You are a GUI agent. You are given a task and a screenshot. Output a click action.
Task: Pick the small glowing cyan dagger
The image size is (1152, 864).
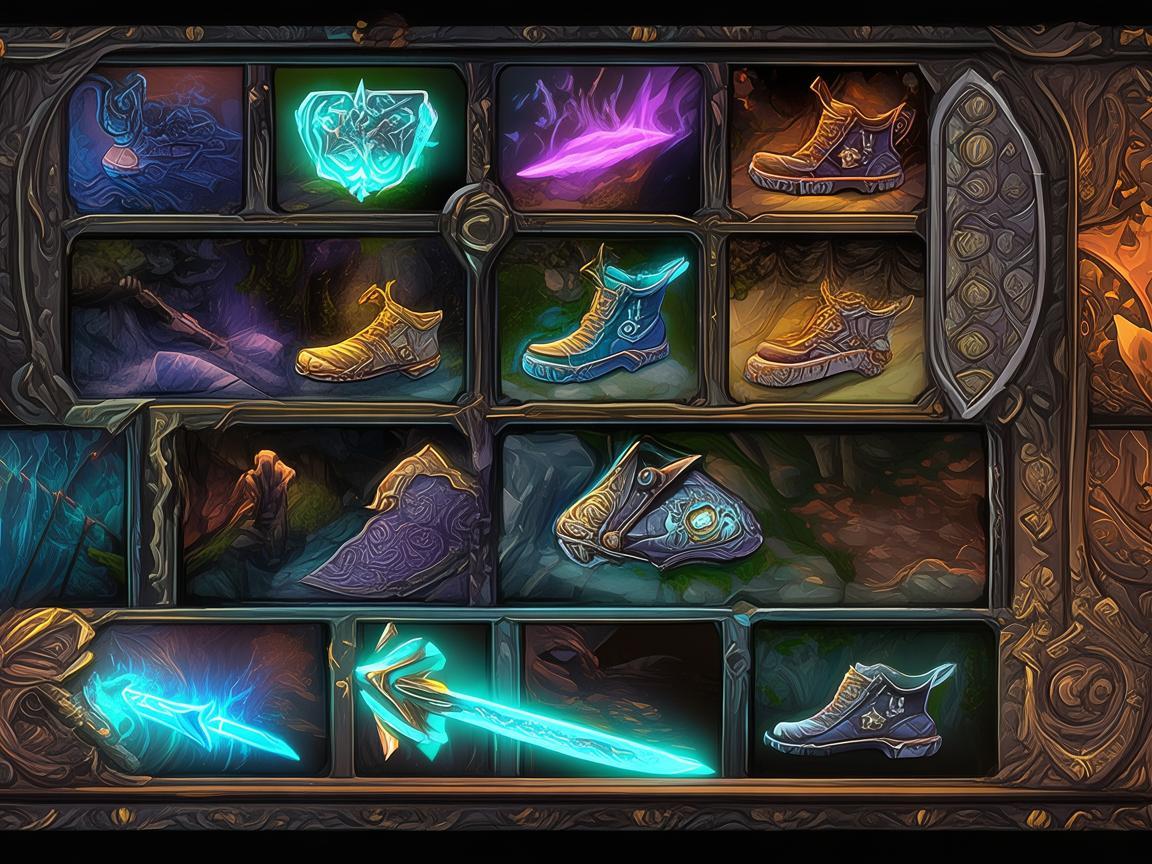pos(200,705)
